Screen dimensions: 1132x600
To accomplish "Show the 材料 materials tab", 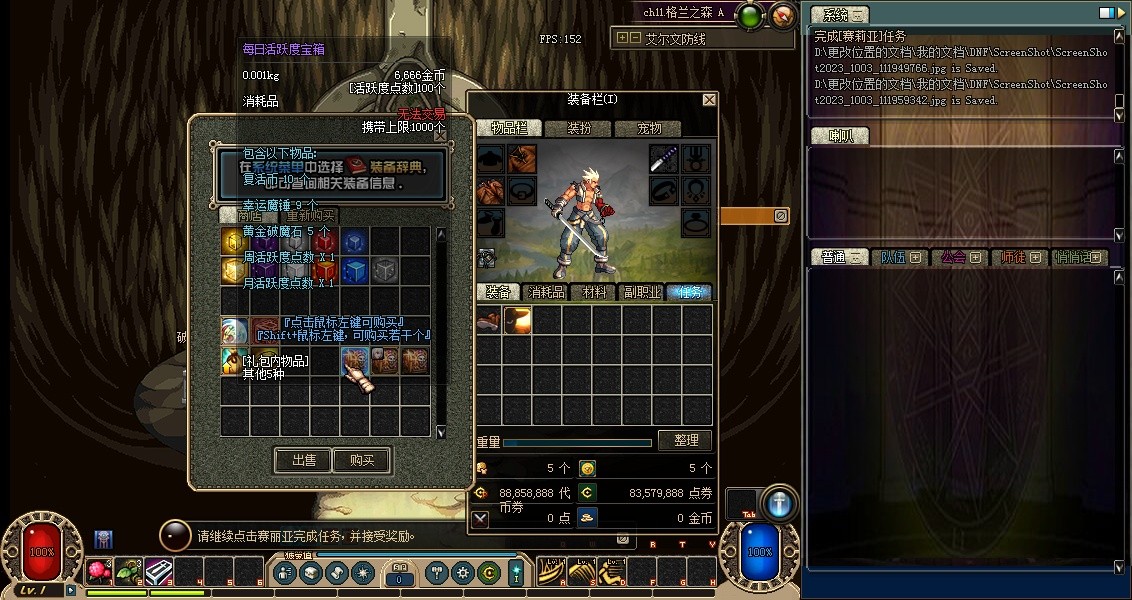I will coord(594,292).
